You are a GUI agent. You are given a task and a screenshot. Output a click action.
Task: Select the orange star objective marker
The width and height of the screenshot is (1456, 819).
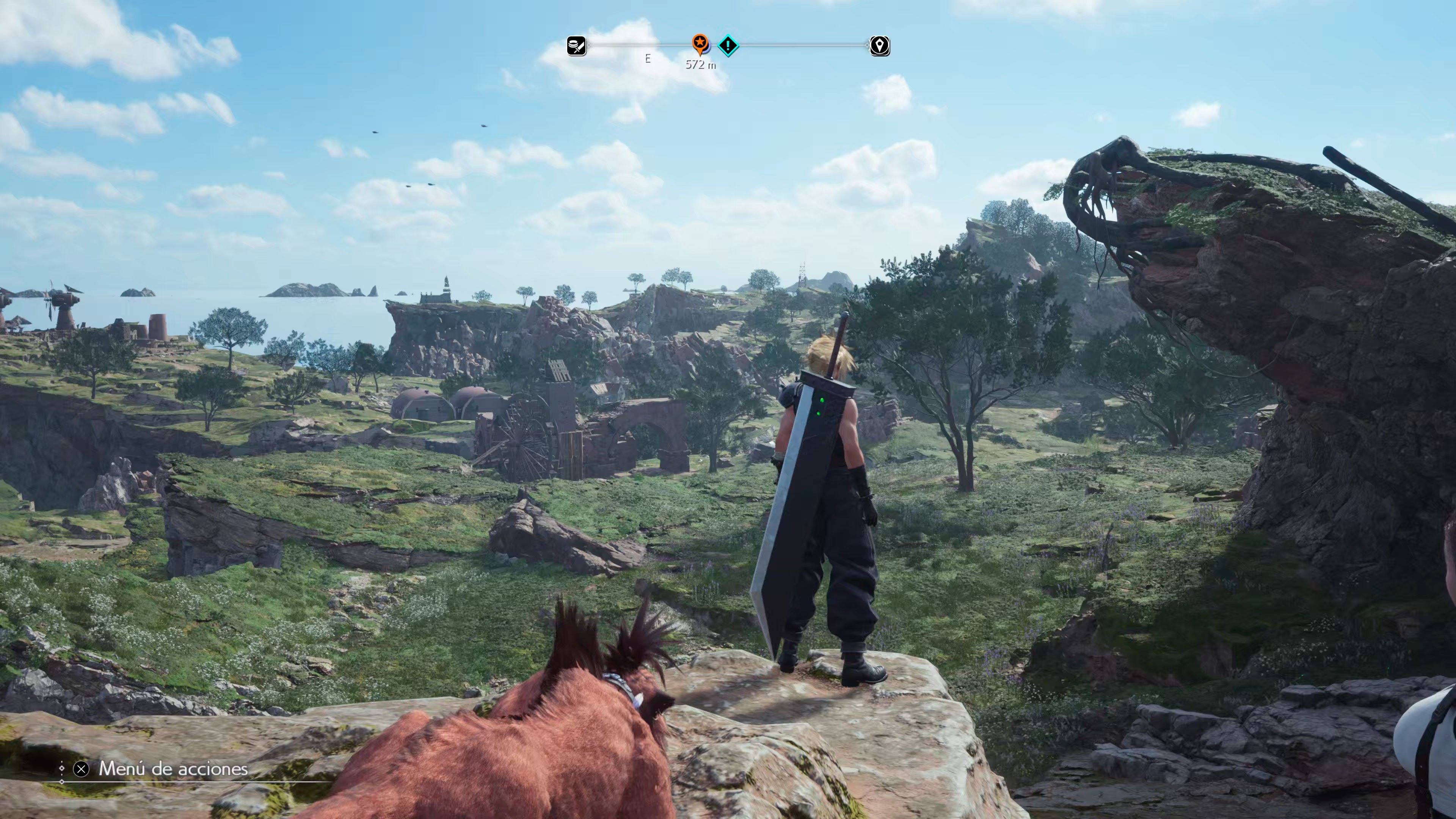[x=700, y=42]
